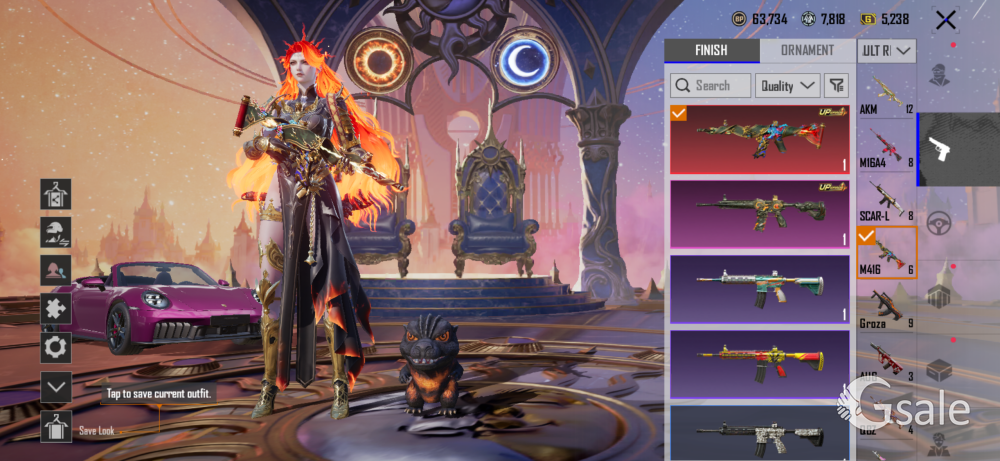Collapse the side tools with the down arrow
This screenshot has width=1000, height=461.
[x=56, y=386]
